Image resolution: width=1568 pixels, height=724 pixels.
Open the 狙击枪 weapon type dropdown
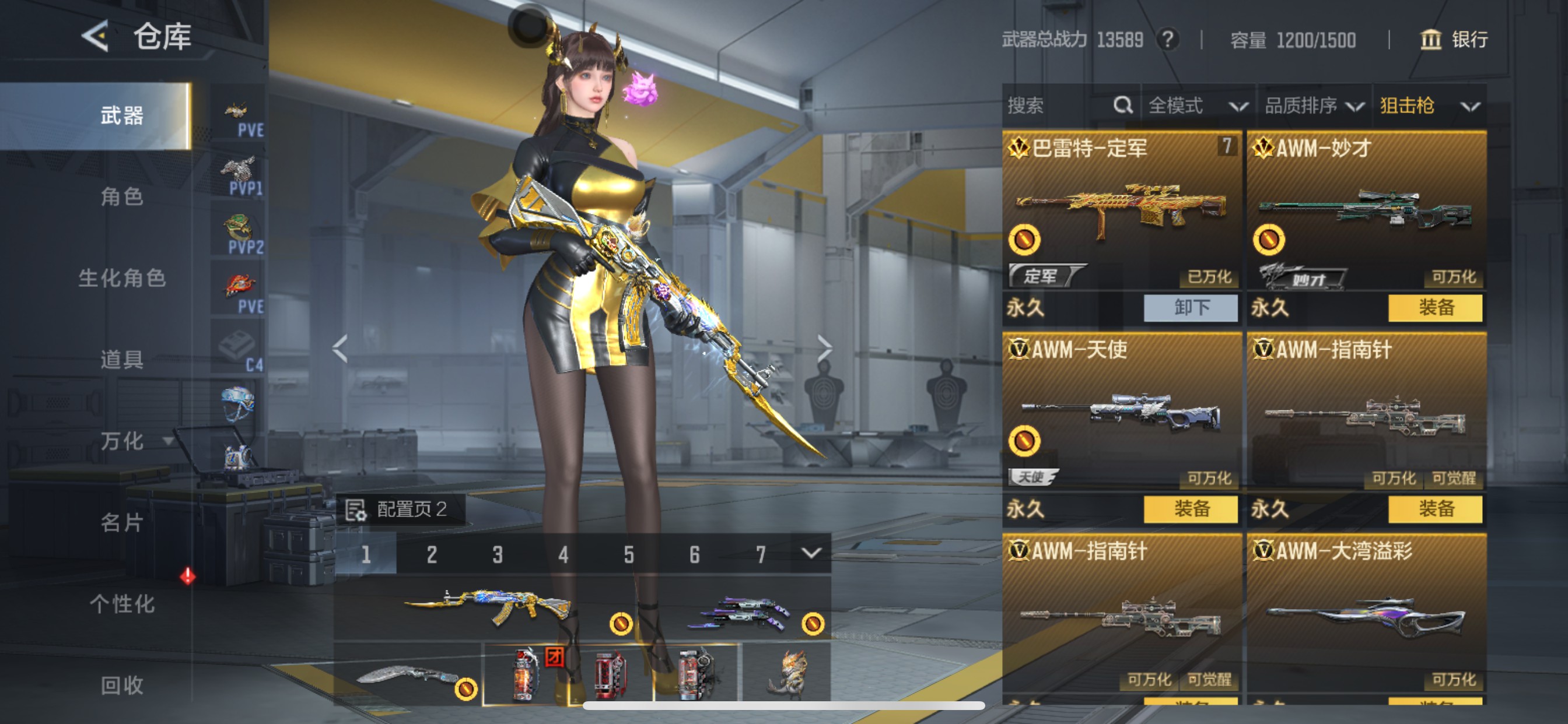coord(1429,106)
